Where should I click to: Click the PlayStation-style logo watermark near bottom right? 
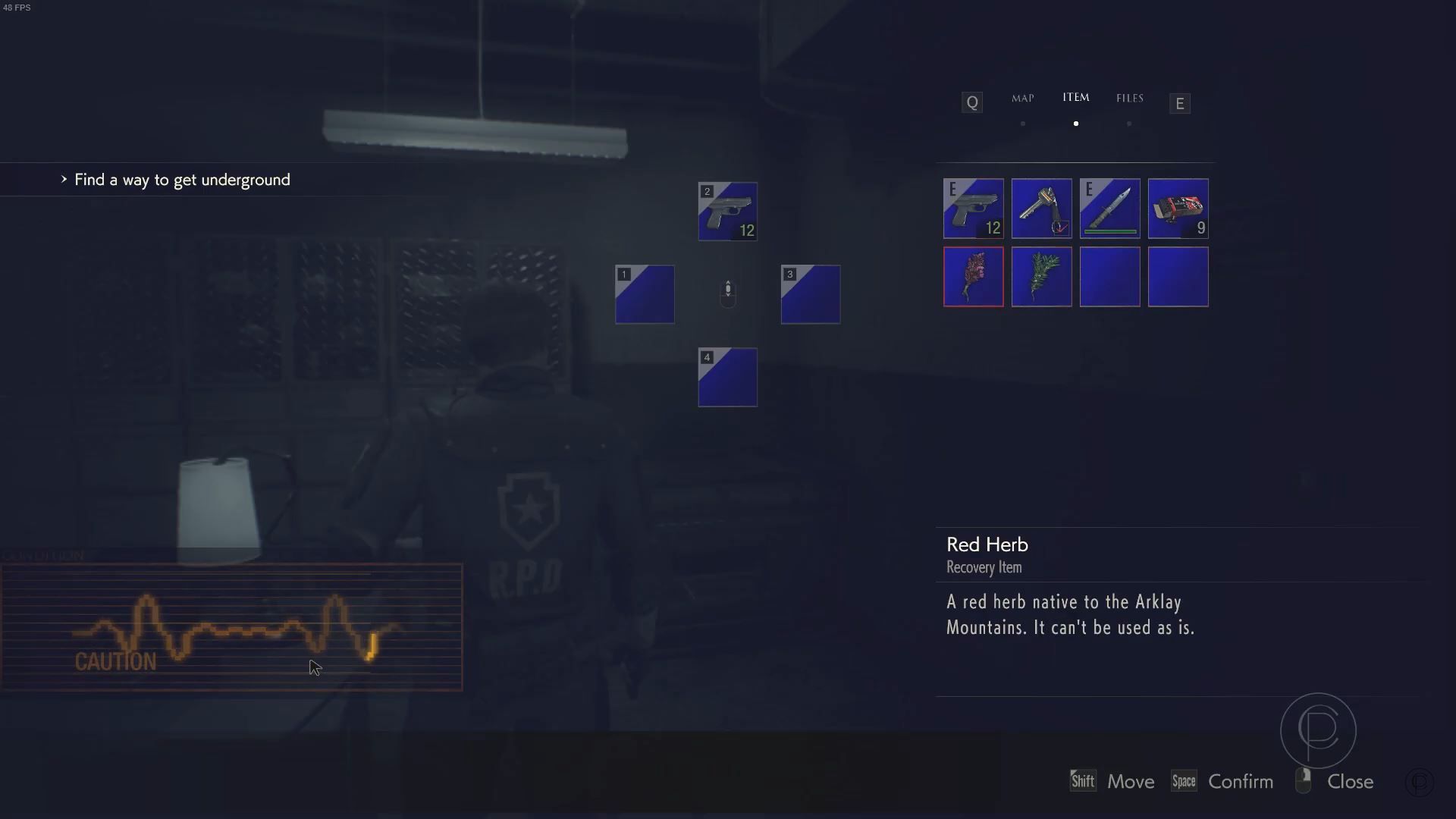click(x=1317, y=730)
